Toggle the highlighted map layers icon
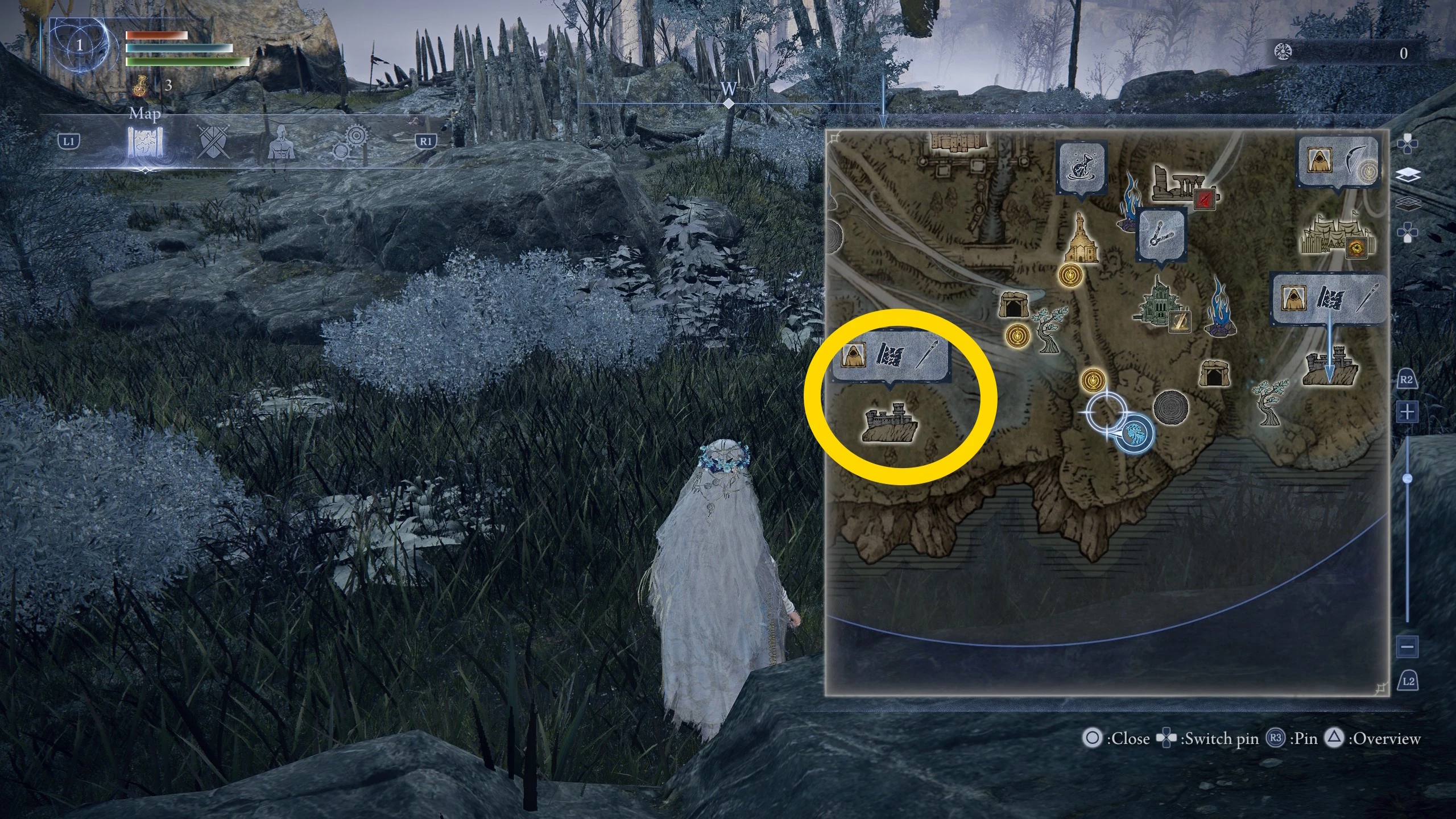Viewport: 1456px width, 819px height. click(1408, 175)
